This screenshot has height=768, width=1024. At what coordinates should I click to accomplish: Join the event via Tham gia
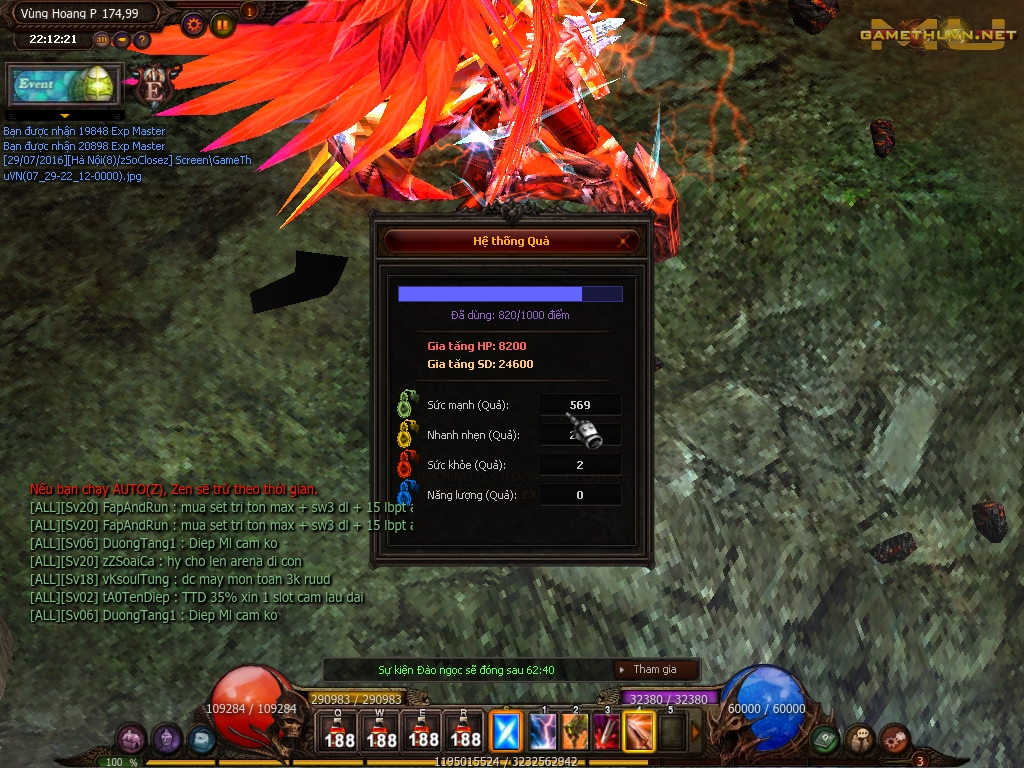(655, 670)
